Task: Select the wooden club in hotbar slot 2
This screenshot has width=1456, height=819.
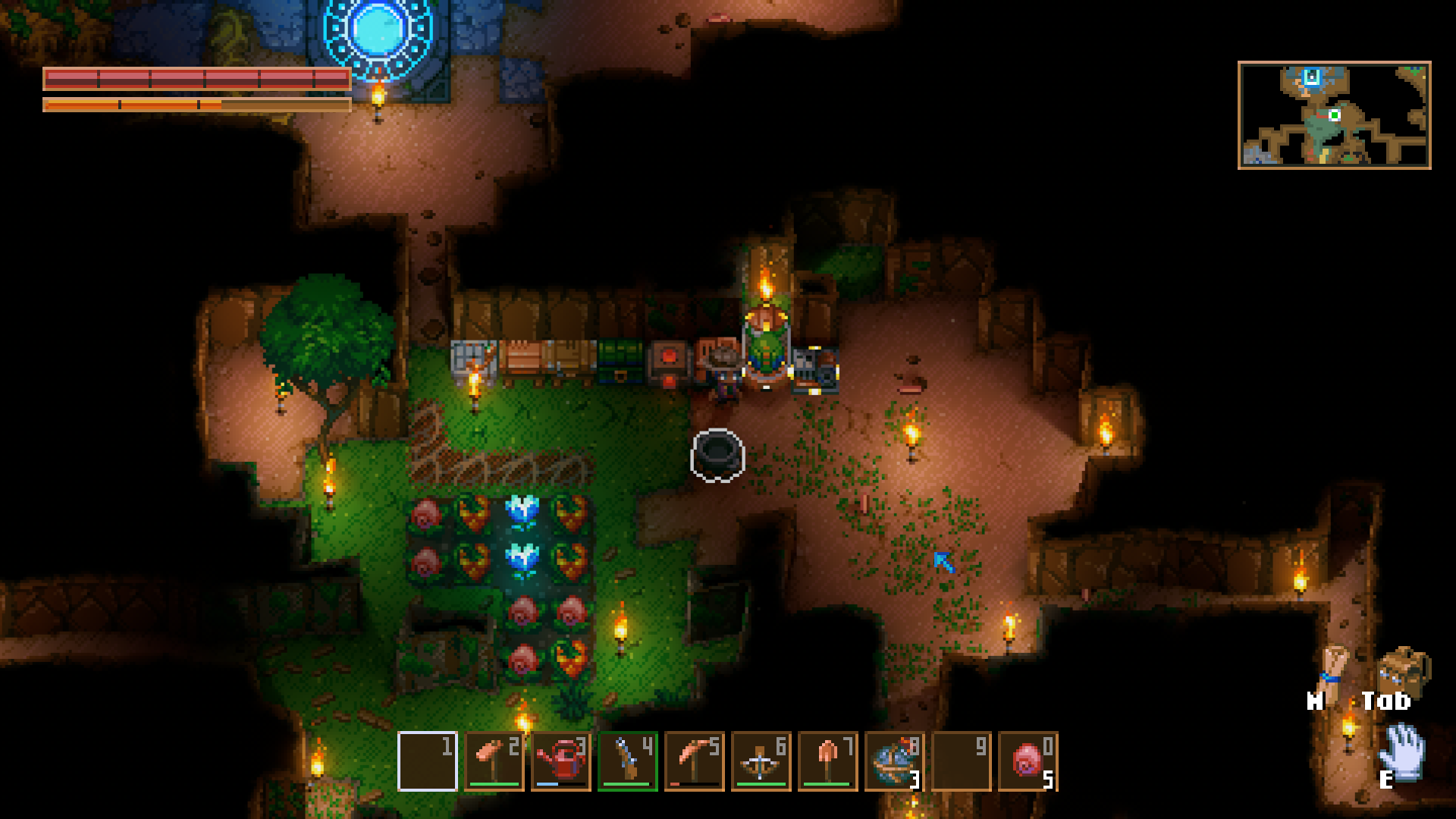Action: click(x=494, y=762)
